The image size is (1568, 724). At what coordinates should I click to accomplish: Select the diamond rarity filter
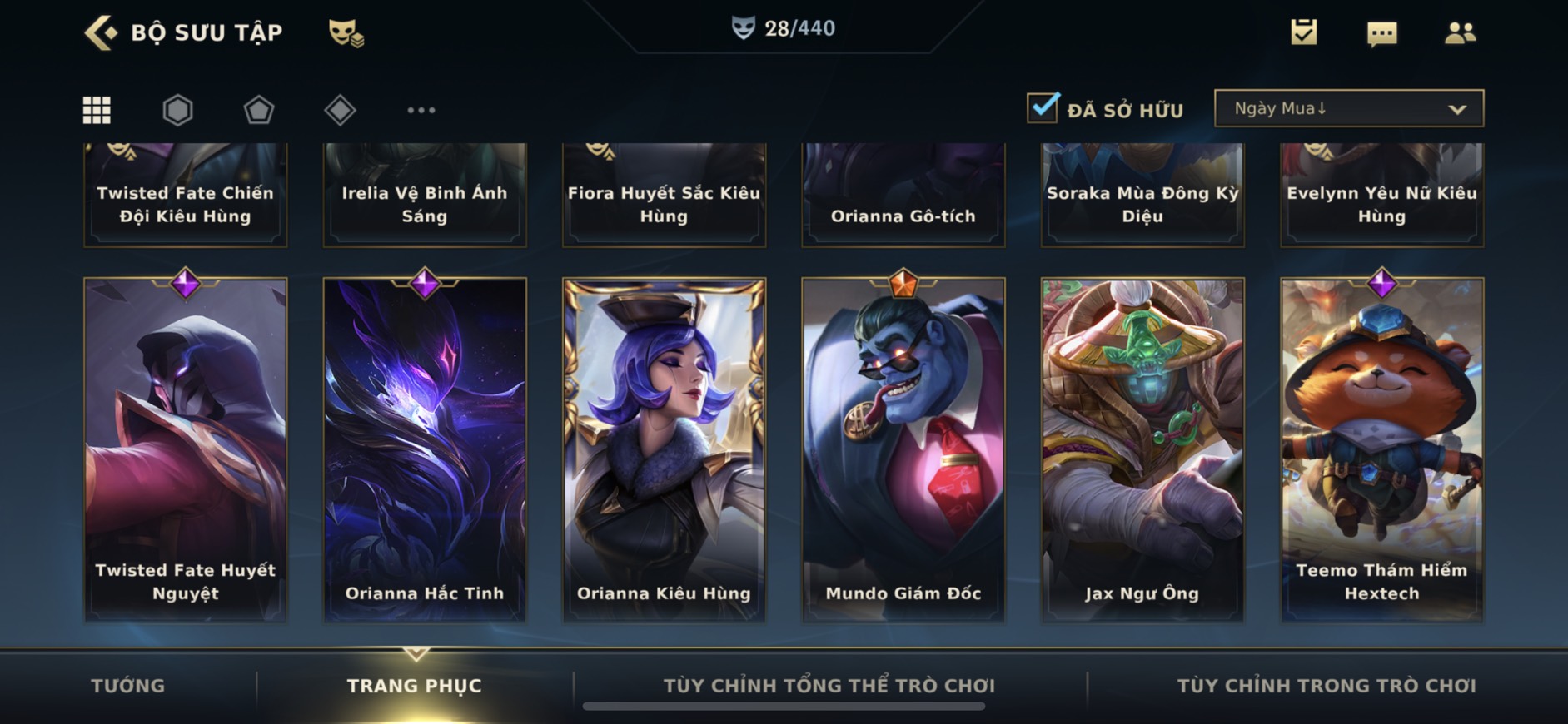click(x=340, y=110)
